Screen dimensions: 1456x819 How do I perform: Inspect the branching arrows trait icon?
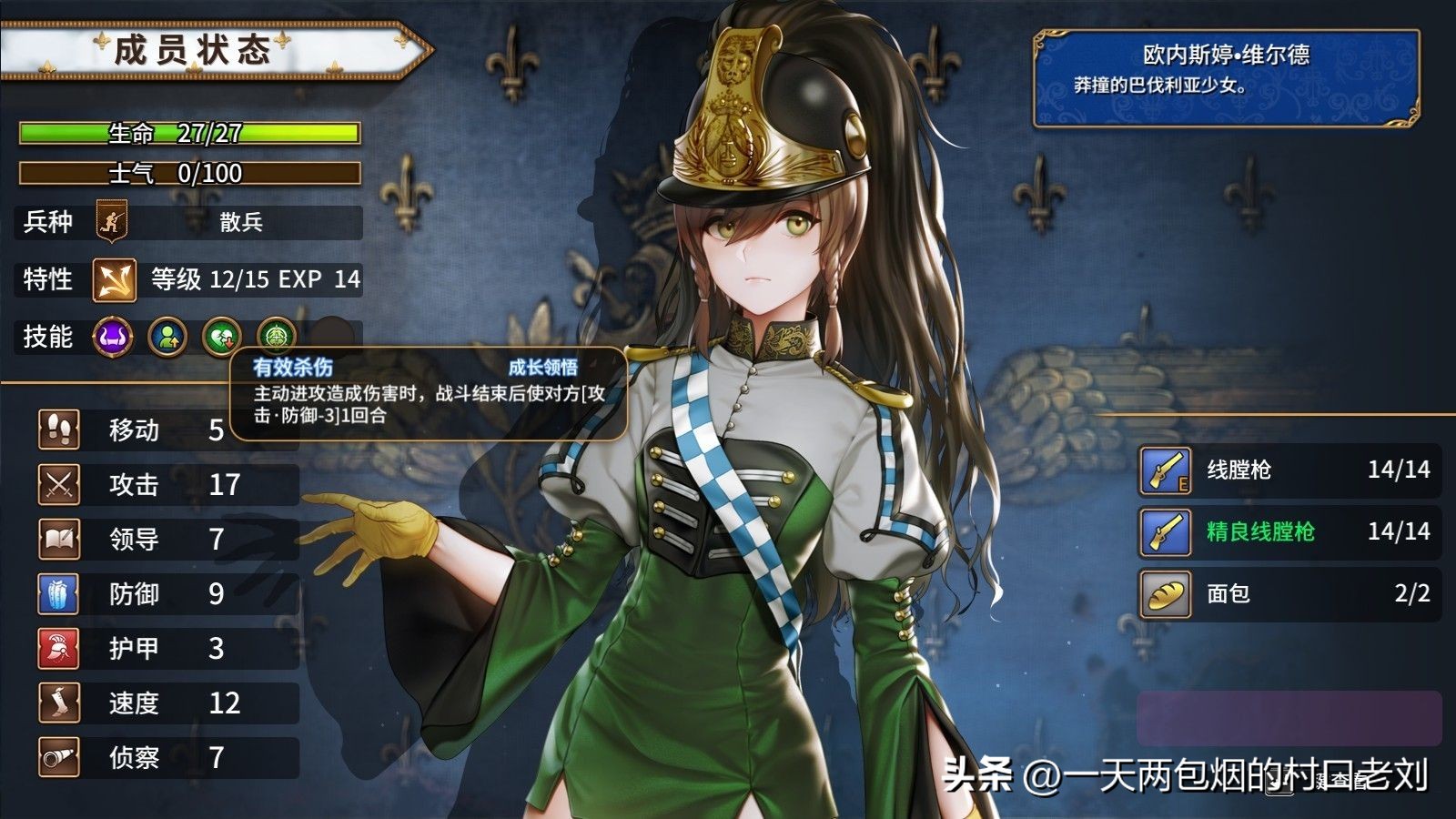click(x=114, y=279)
